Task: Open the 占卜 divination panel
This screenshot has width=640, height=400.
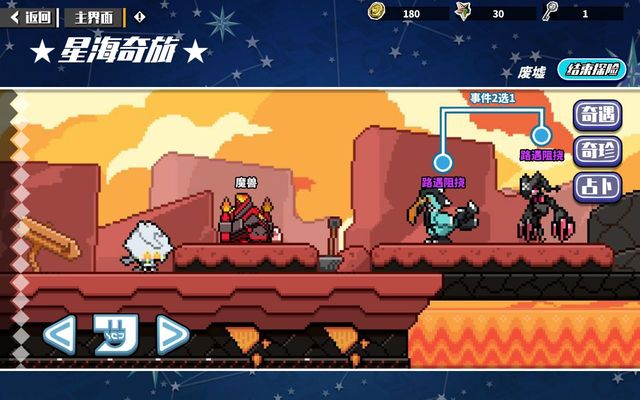Action: (595, 186)
